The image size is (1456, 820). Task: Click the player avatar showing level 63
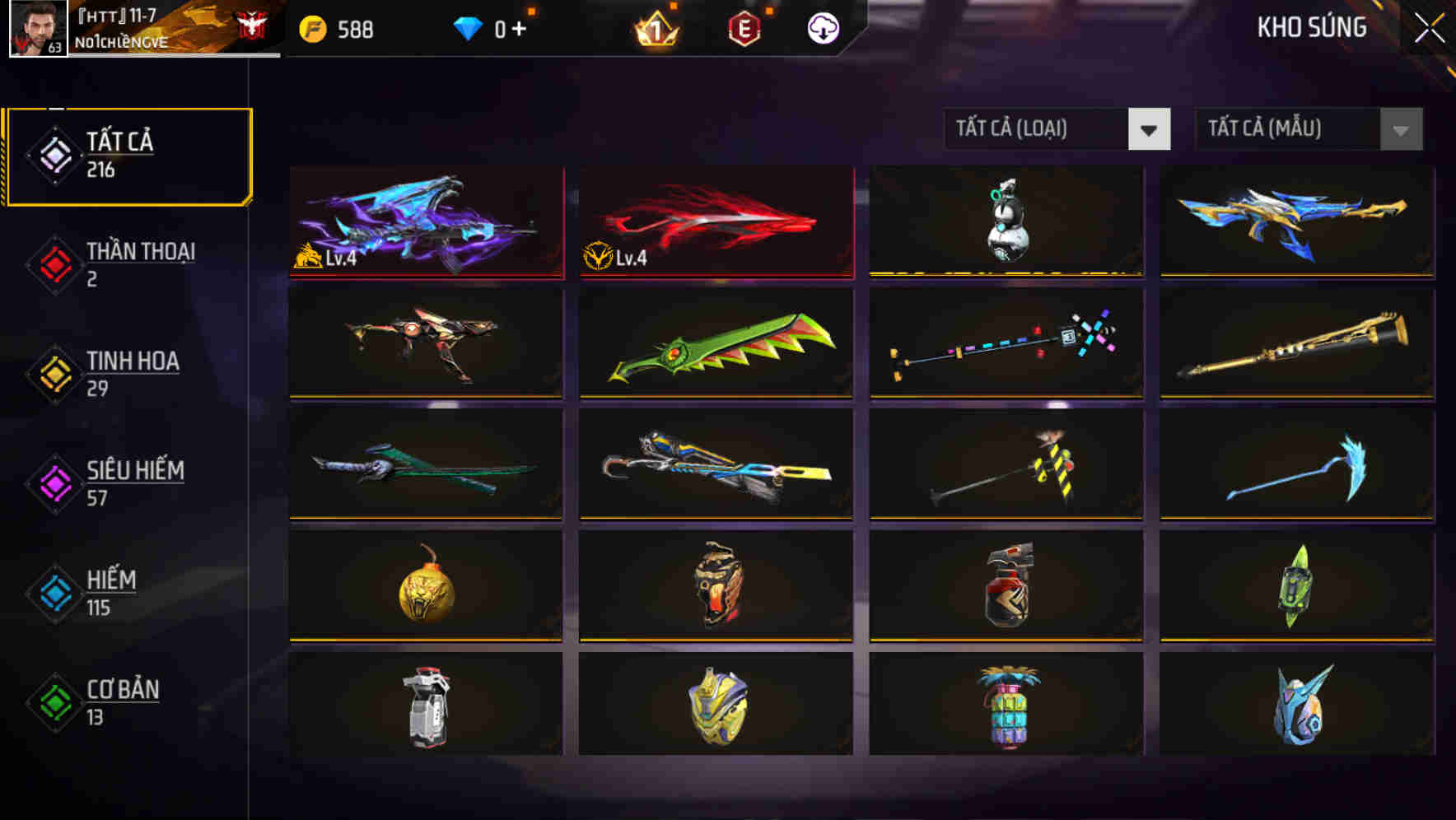pos(35,30)
